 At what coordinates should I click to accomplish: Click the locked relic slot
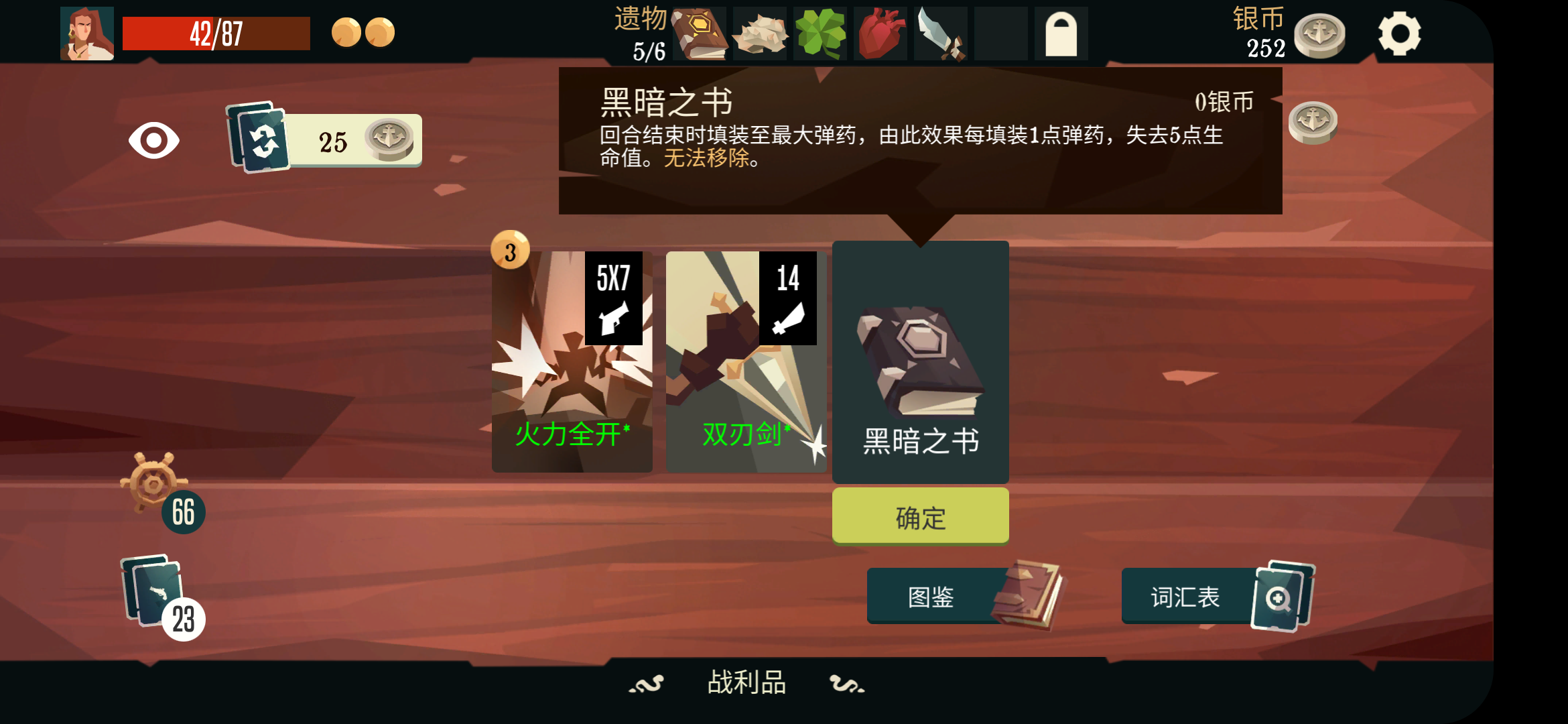1061,34
